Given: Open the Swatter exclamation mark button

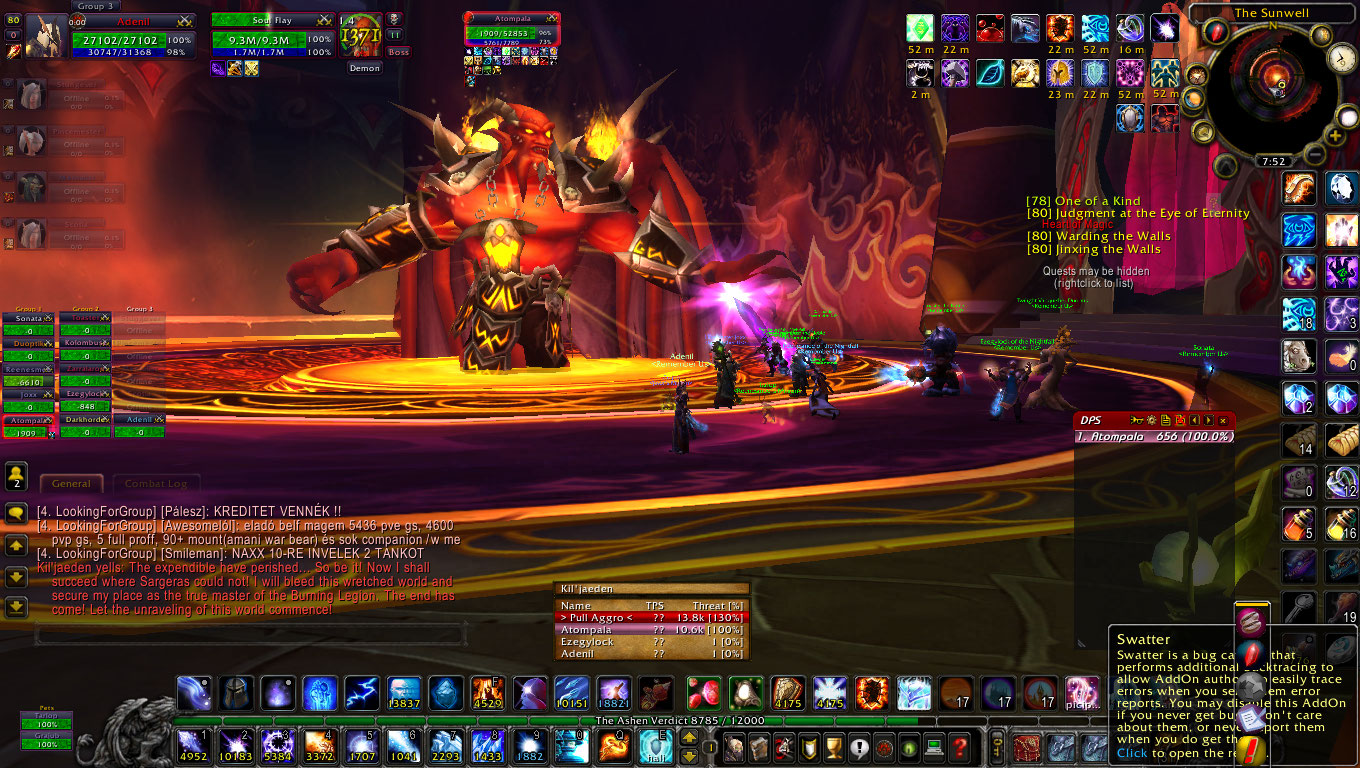Looking at the screenshot, I should [x=1251, y=748].
